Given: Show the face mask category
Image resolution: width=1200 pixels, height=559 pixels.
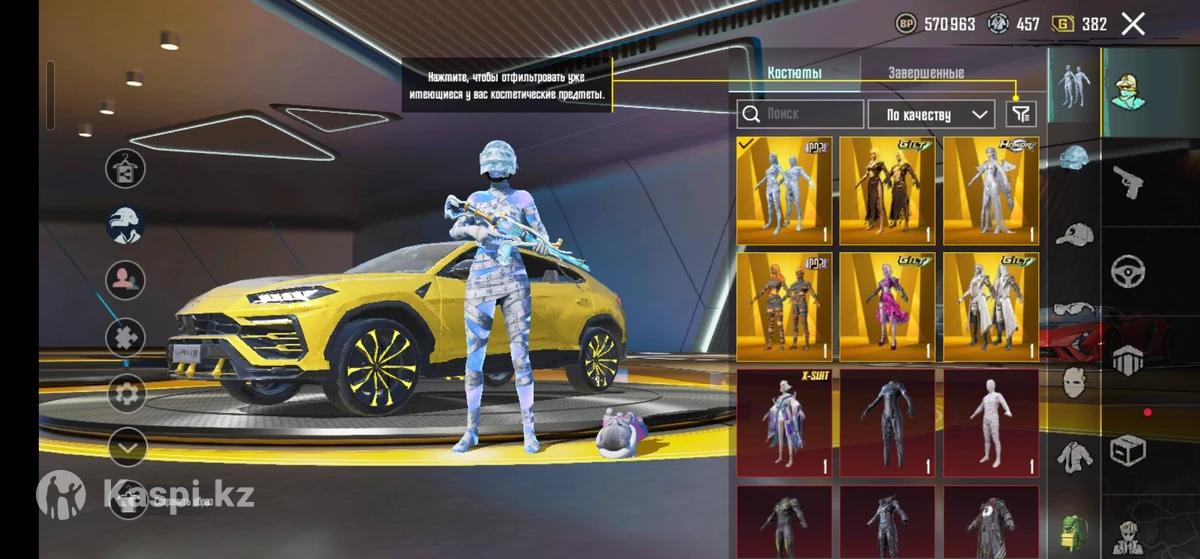Looking at the screenshot, I should point(1074,383).
